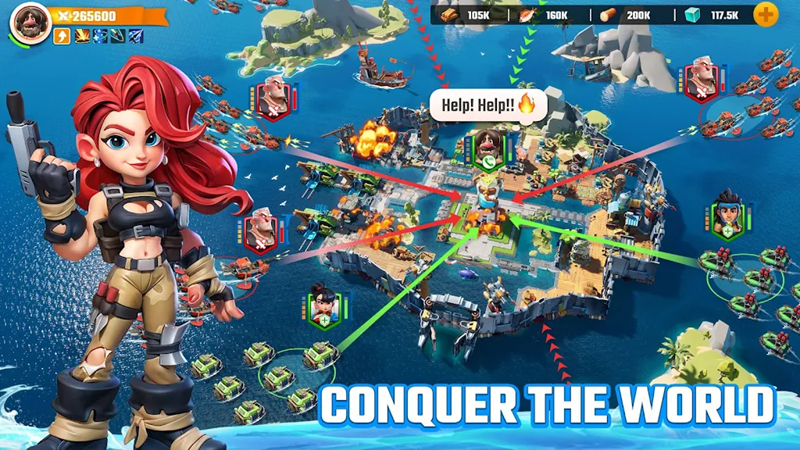The height and width of the screenshot is (450, 800).
Task: Tap the portrait under the Help! Help!! bubble
Action: (487, 143)
